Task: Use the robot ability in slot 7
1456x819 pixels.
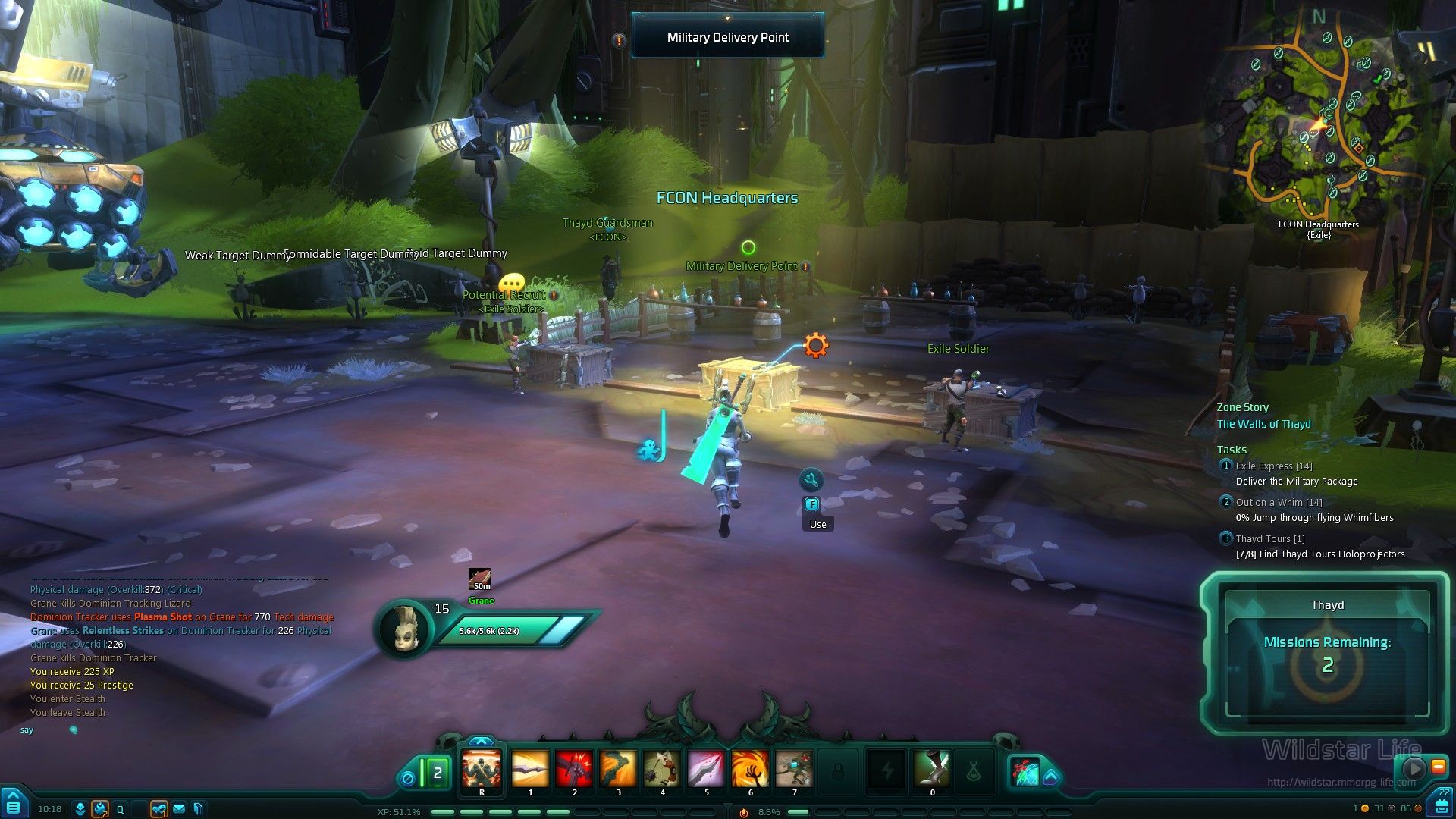Action: click(x=794, y=769)
